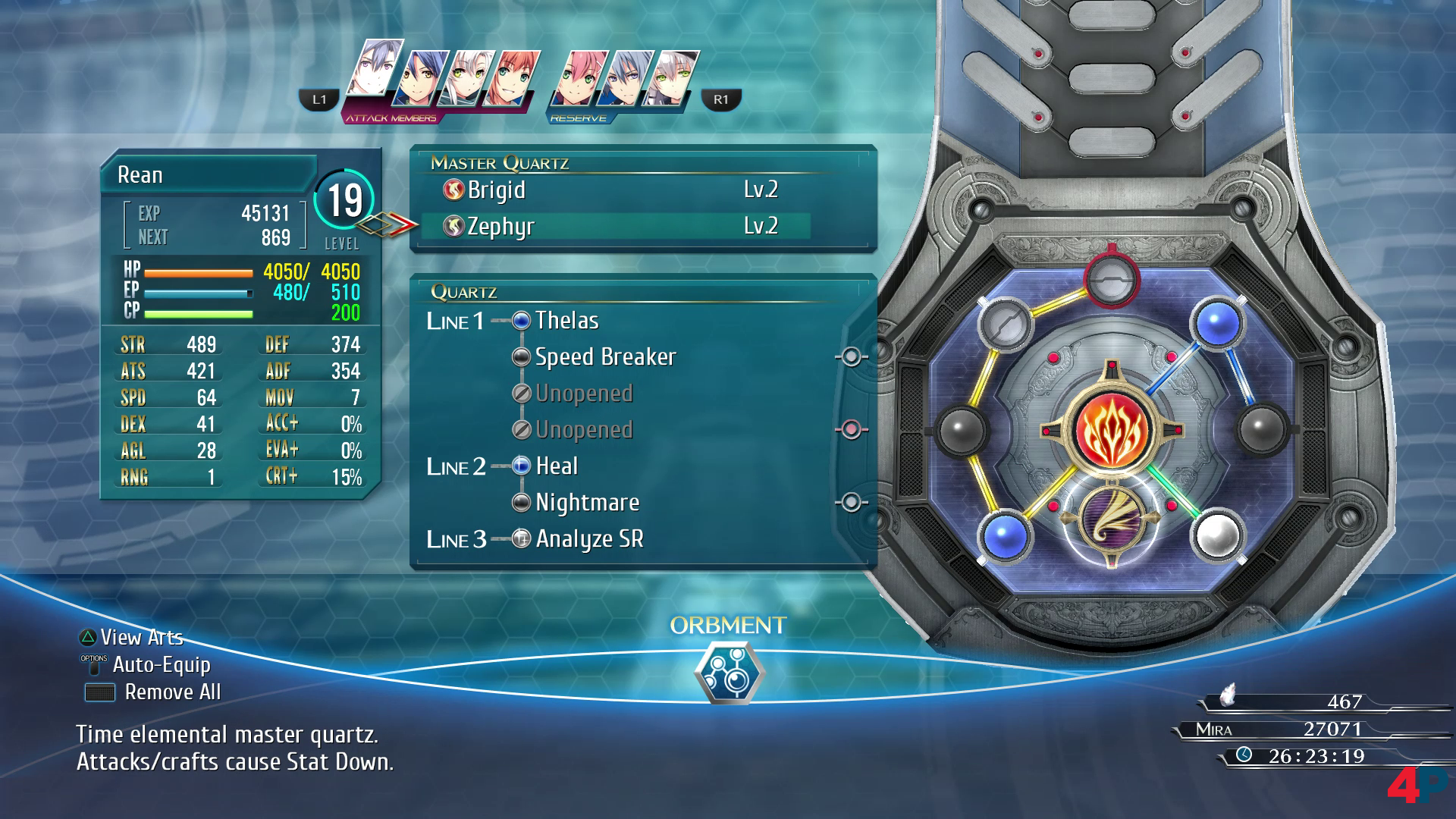Activate the Auto-Equip option
Image resolution: width=1456 pixels, height=819 pixels.
161,665
